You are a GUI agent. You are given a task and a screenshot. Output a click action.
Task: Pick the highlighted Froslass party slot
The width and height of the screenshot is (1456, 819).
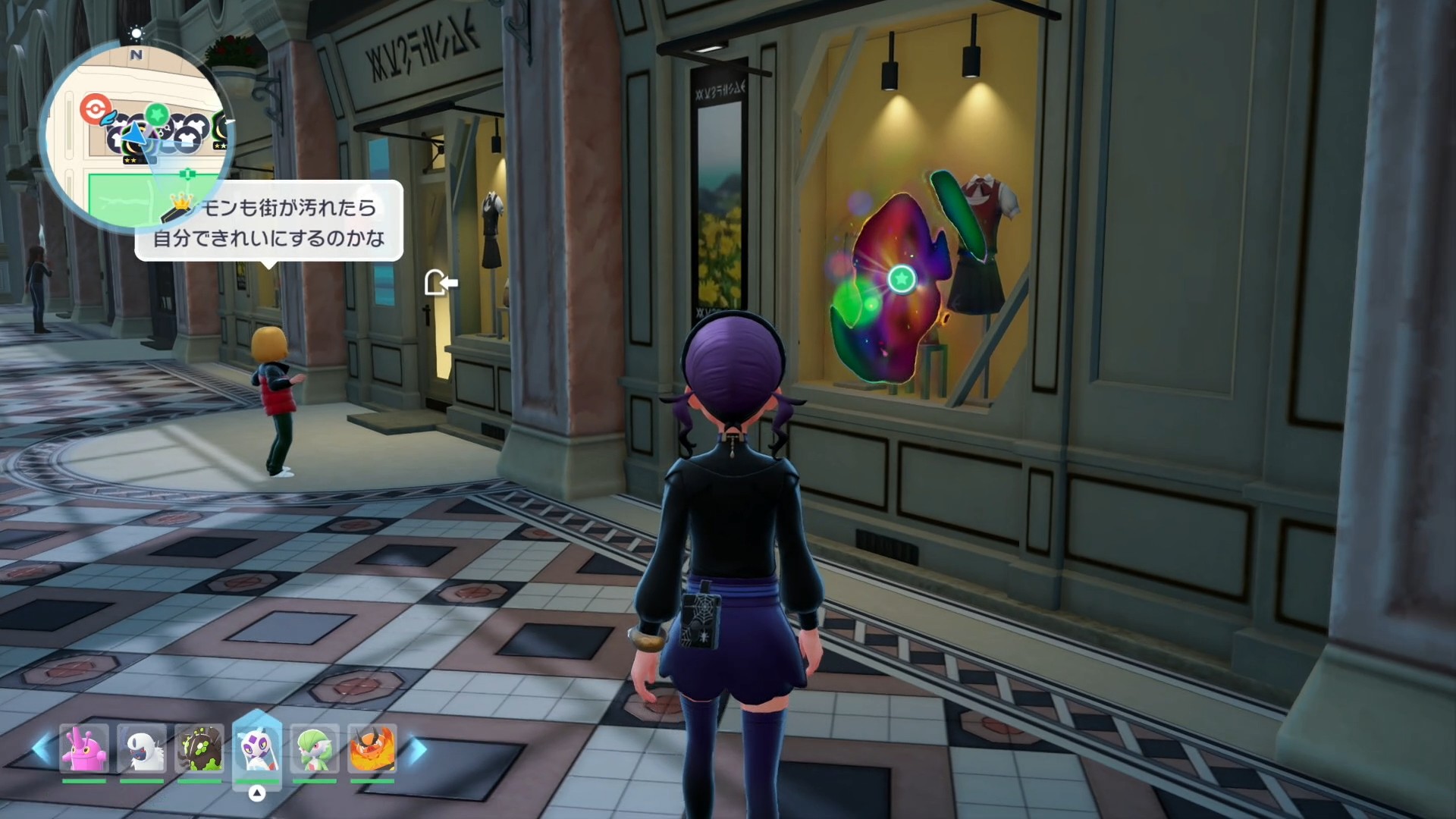click(x=257, y=748)
